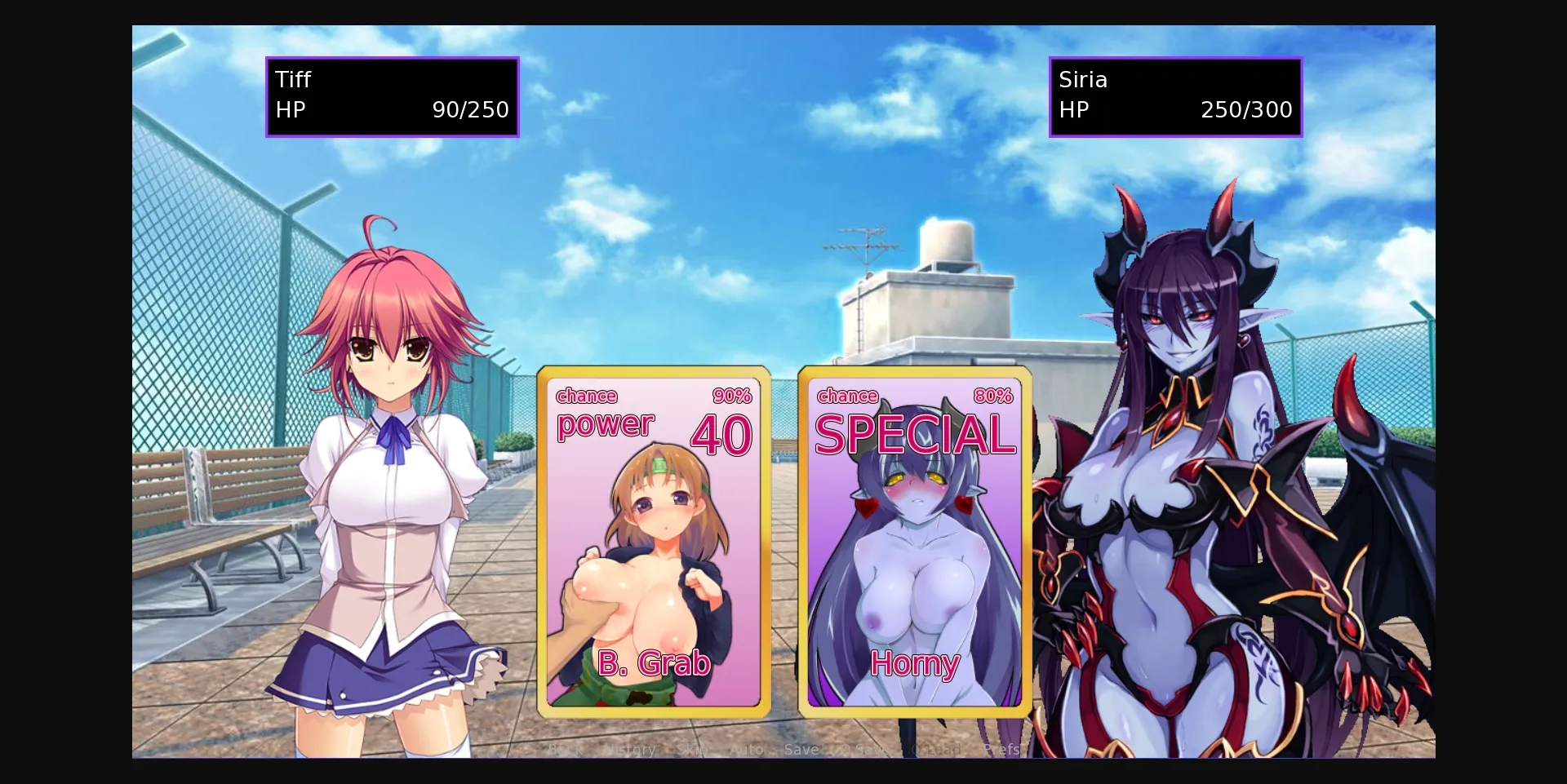Open the Save screen
Image resolution: width=1567 pixels, height=784 pixels.
point(801,748)
